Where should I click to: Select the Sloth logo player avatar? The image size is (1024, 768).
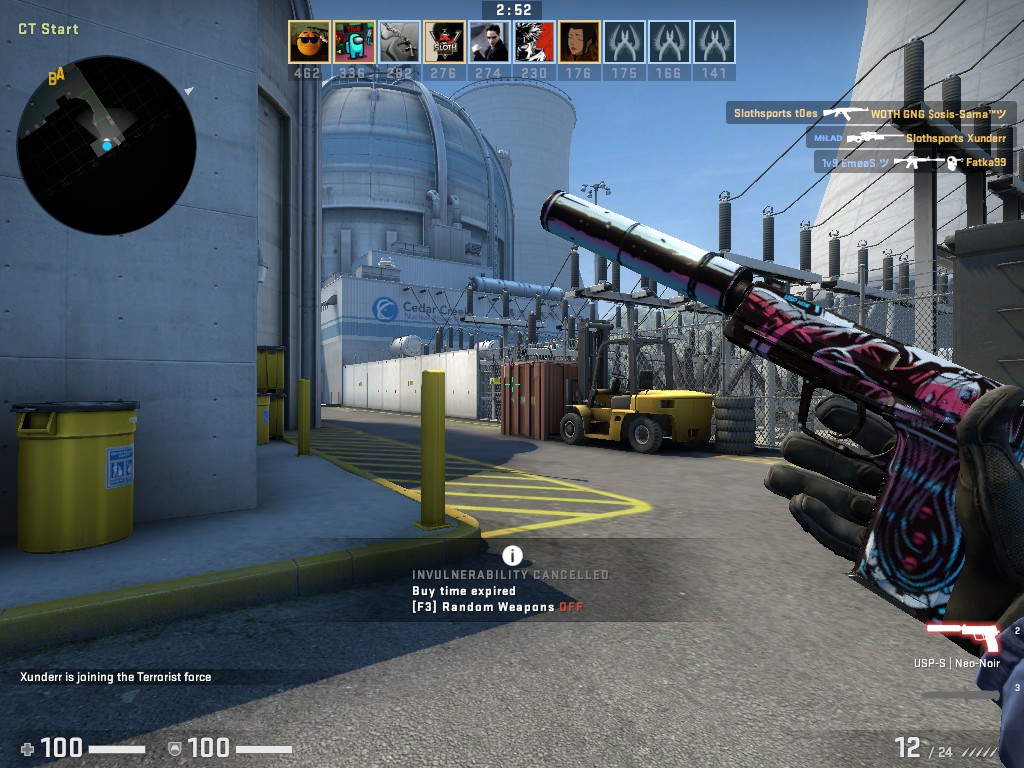[x=444, y=42]
